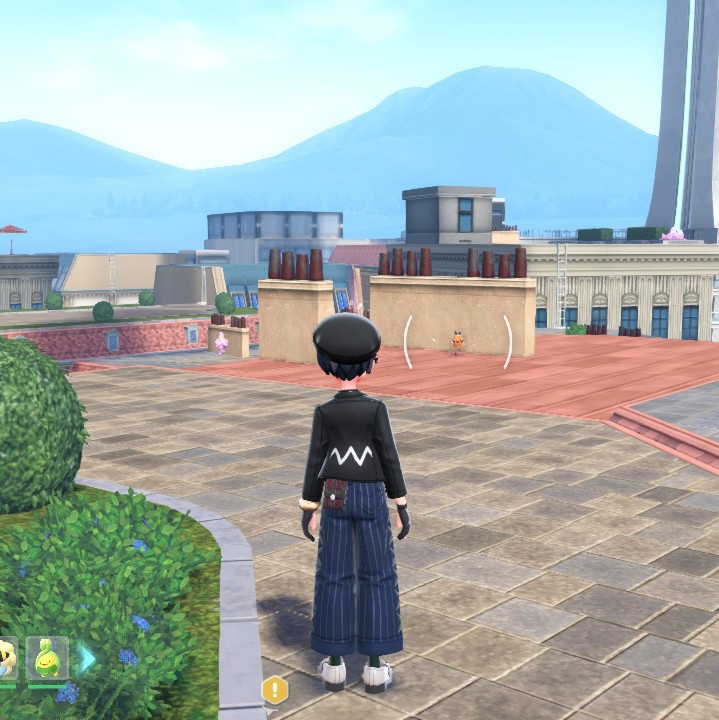Select the cream-colored Pokémon party slot
719x720 pixels.
tap(6, 658)
